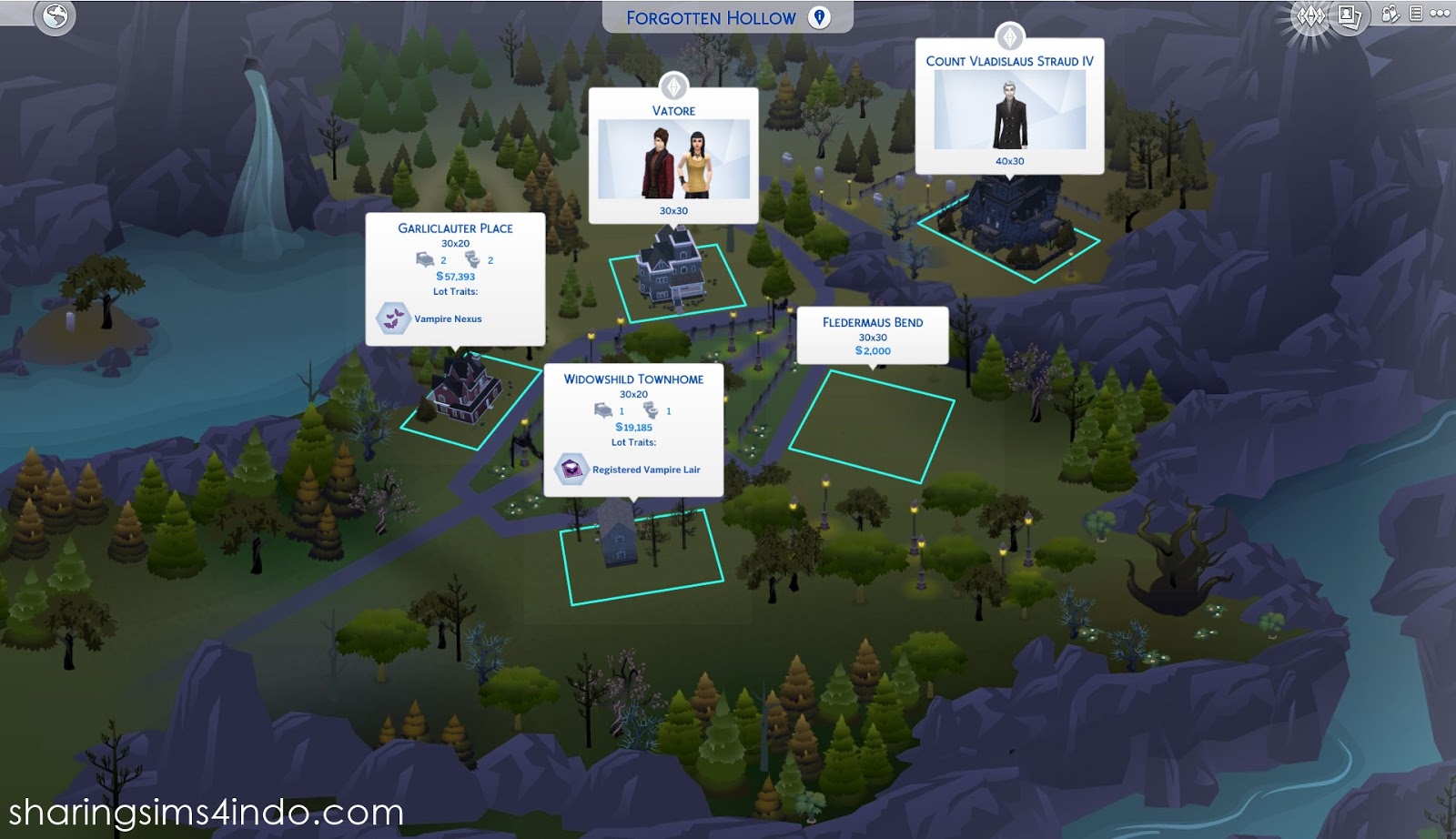Click the $19,185 price on Widowshild Townhome
1456x839 pixels.
point(632,425)
